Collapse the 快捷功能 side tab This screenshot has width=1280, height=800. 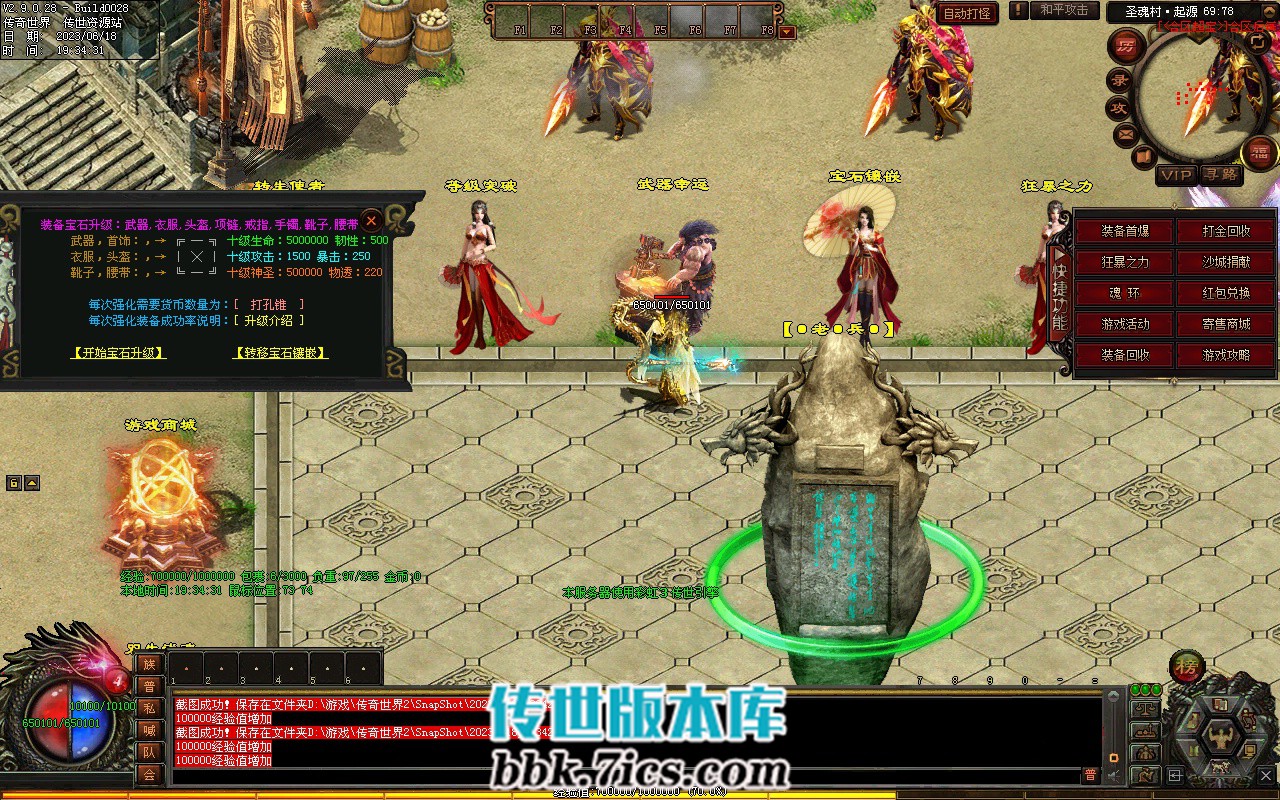[x=1060, y=293]
